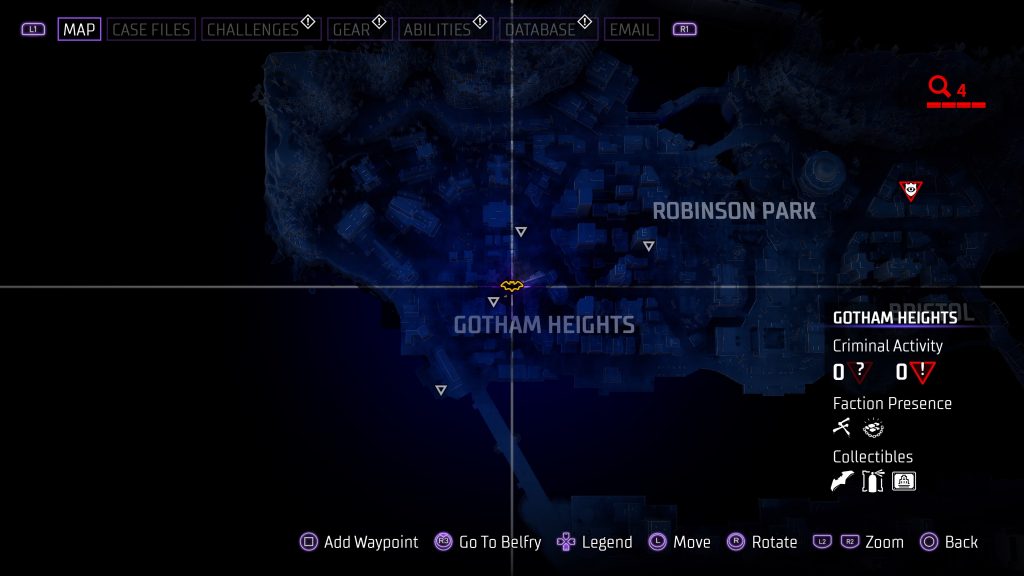
Task: Show the Email tab
Action: pos(631,29)
